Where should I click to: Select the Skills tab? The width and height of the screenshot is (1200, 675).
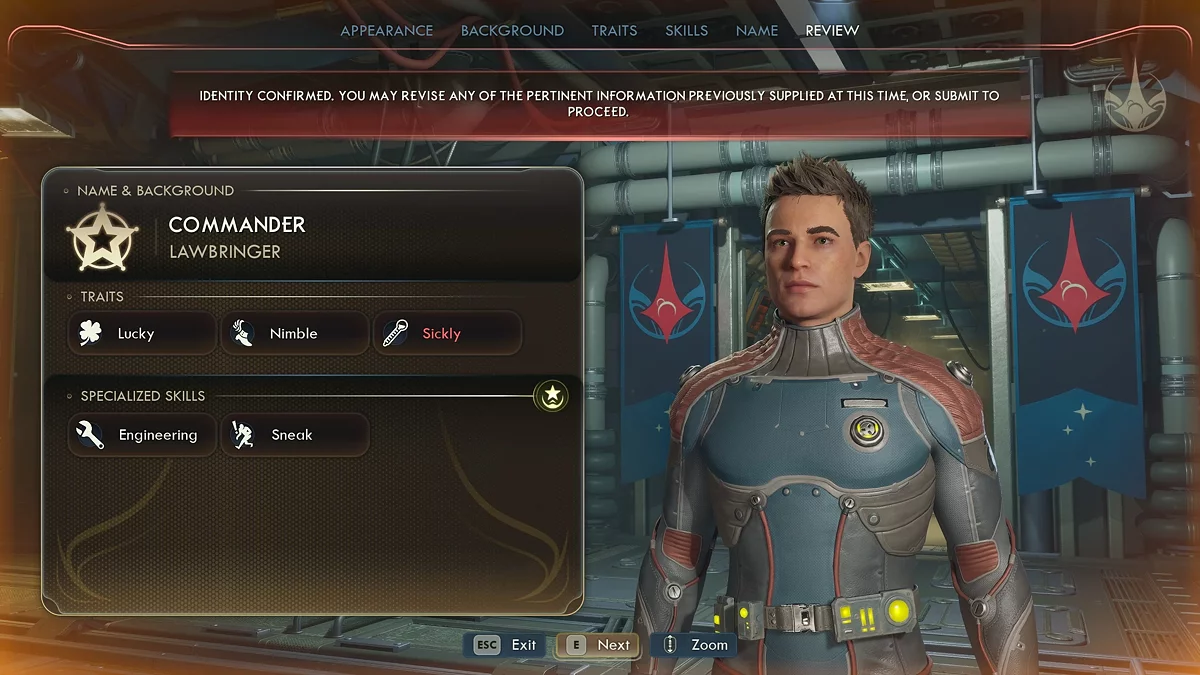[686, 31]
